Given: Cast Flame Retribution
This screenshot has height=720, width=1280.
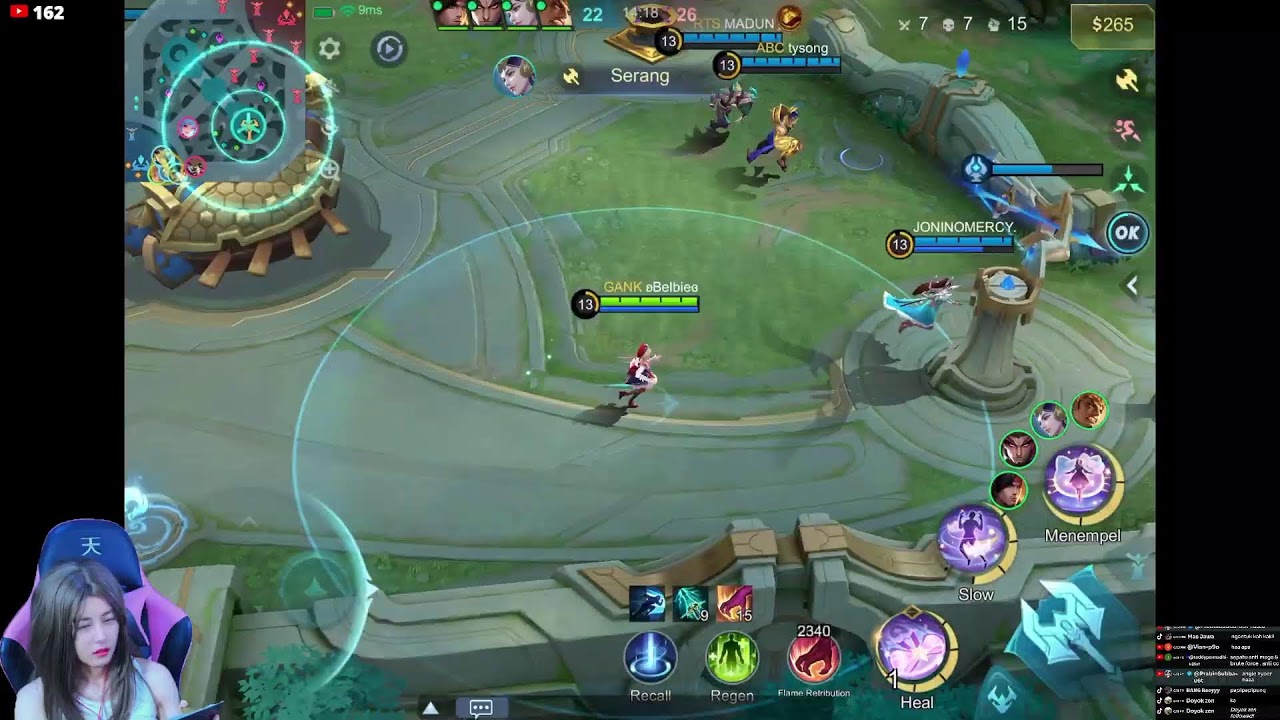Looking at the screenshot, I should 813,659.
